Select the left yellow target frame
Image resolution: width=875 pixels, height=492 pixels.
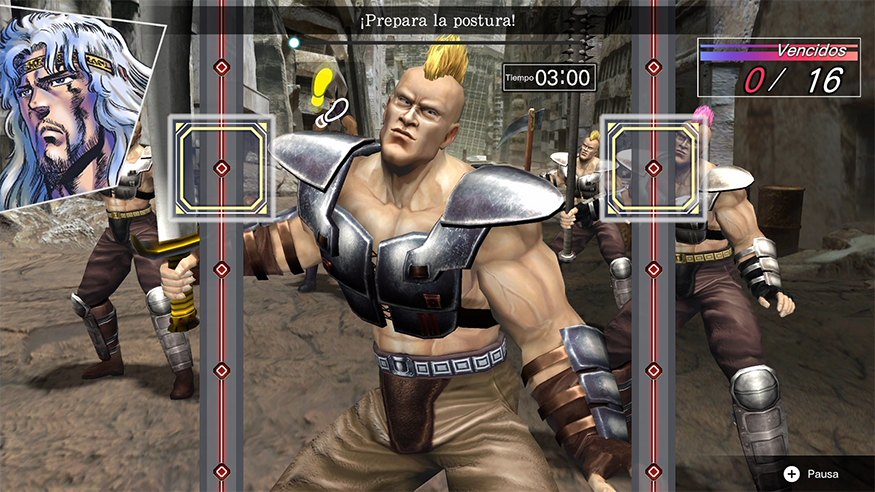tap(222, 167)
